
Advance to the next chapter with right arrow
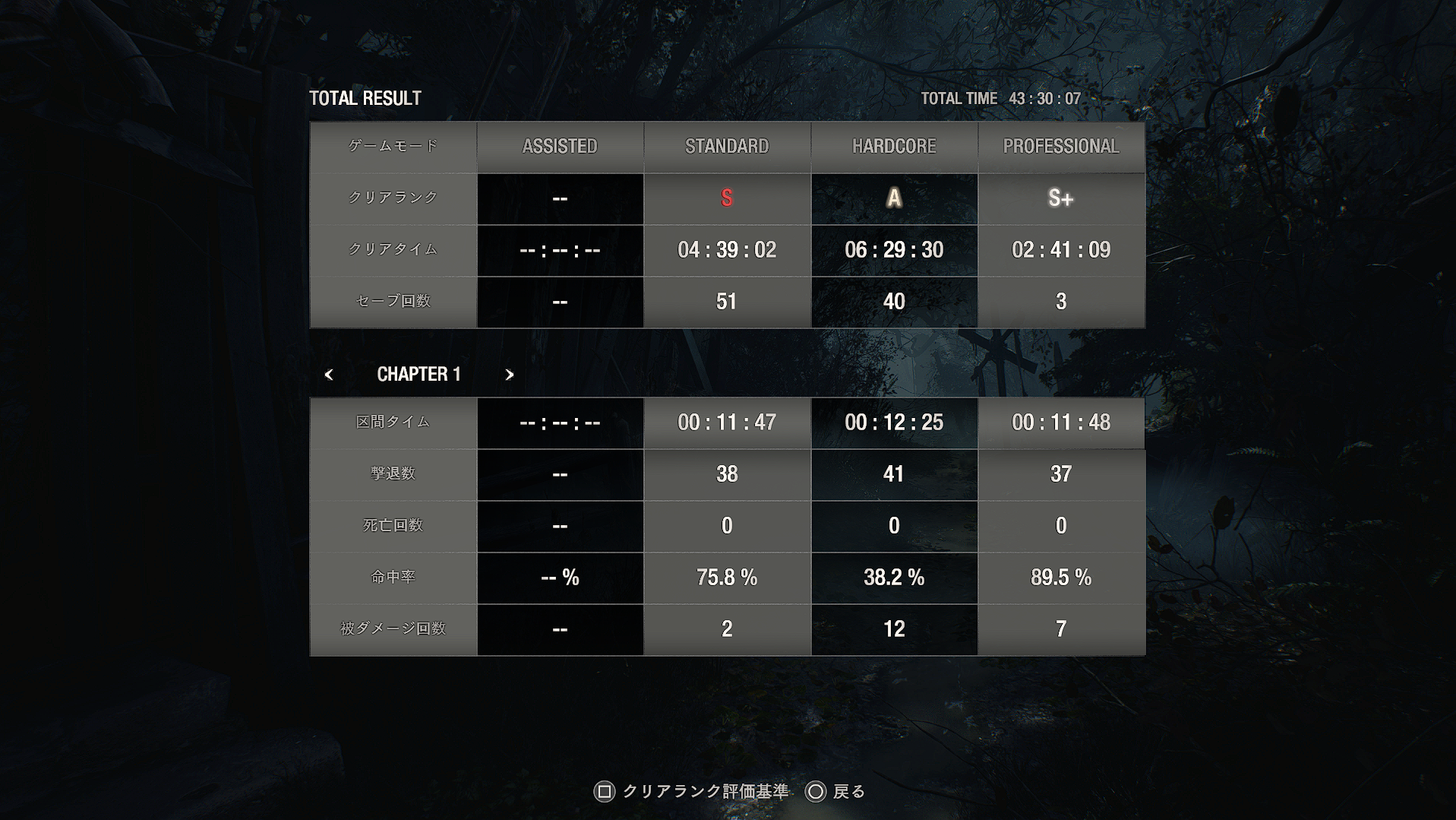tap(510, 375)
